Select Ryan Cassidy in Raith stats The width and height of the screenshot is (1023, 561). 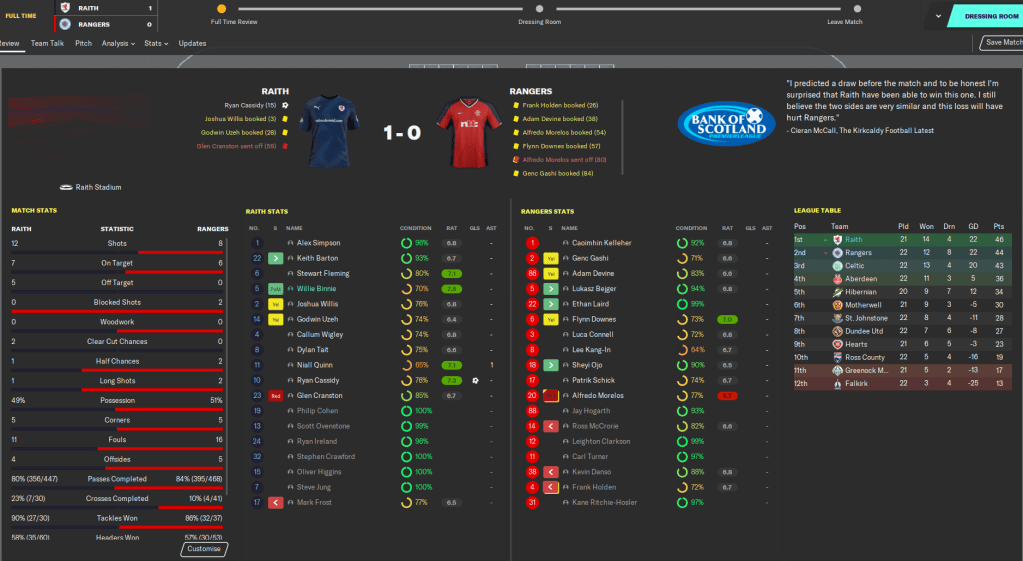click(320, 380)
